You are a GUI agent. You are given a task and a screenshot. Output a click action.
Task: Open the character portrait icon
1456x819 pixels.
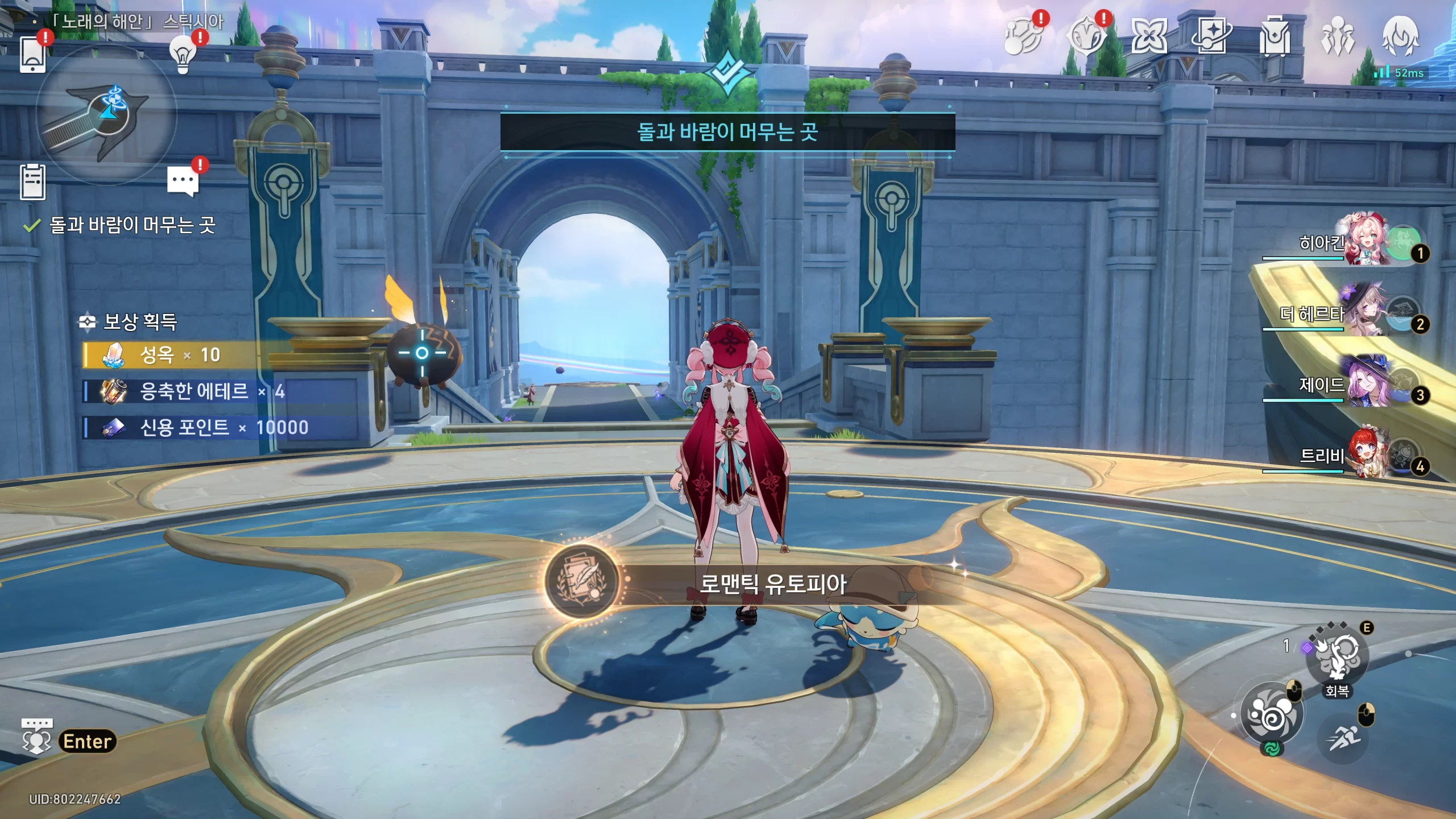[1400, 36]
